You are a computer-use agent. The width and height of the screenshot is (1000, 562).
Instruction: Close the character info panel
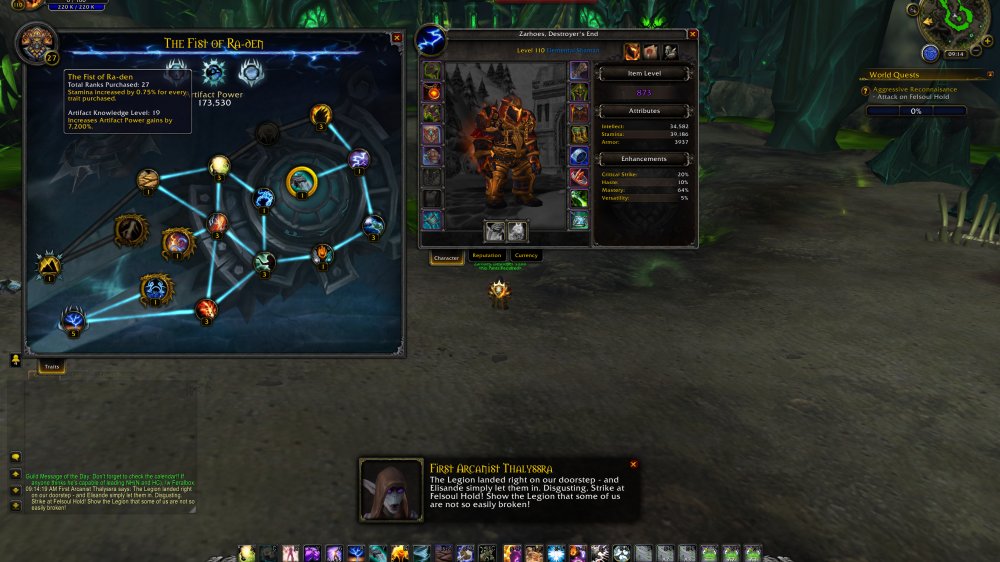[692, 34]
